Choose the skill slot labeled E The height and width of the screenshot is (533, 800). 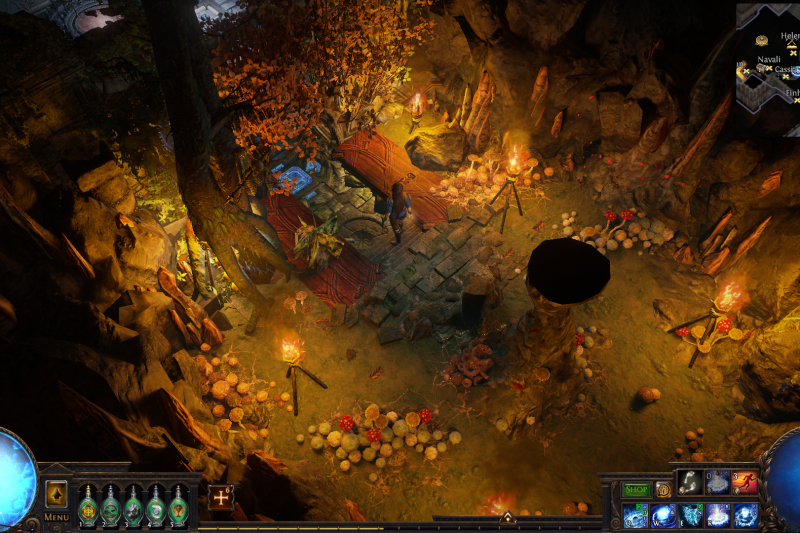[690, 516]
